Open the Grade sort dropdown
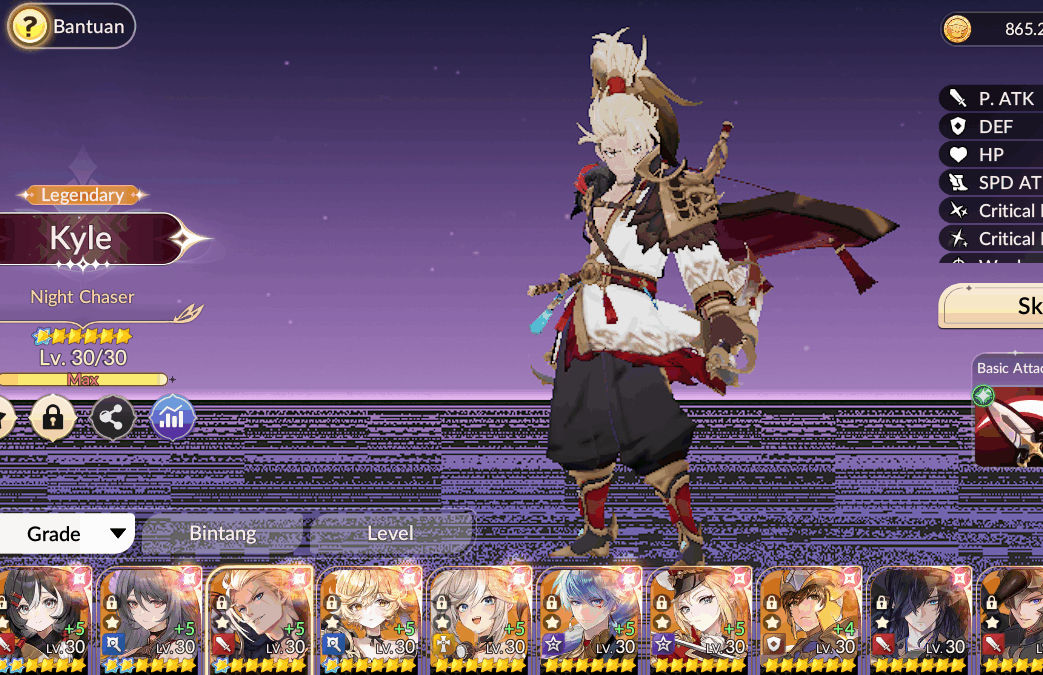Image resolution: width=1043 pixels, height=675 pixels. [x=67, y=533]
